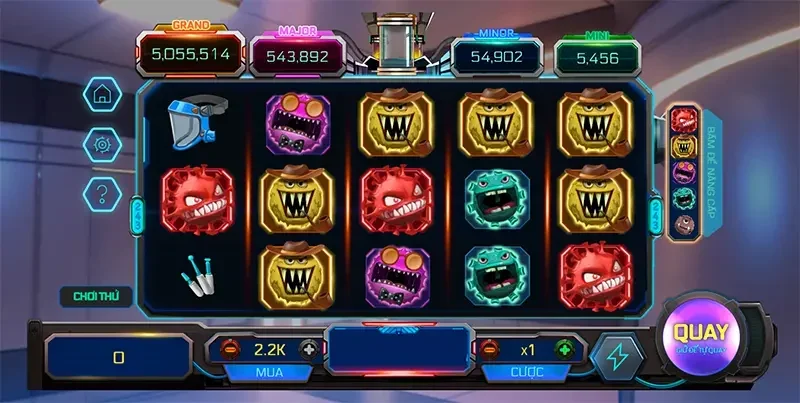The width and height of the screenshot is (800, 403).
Task: Select the red monster in upgrade panel
Action: pos(683,122)
